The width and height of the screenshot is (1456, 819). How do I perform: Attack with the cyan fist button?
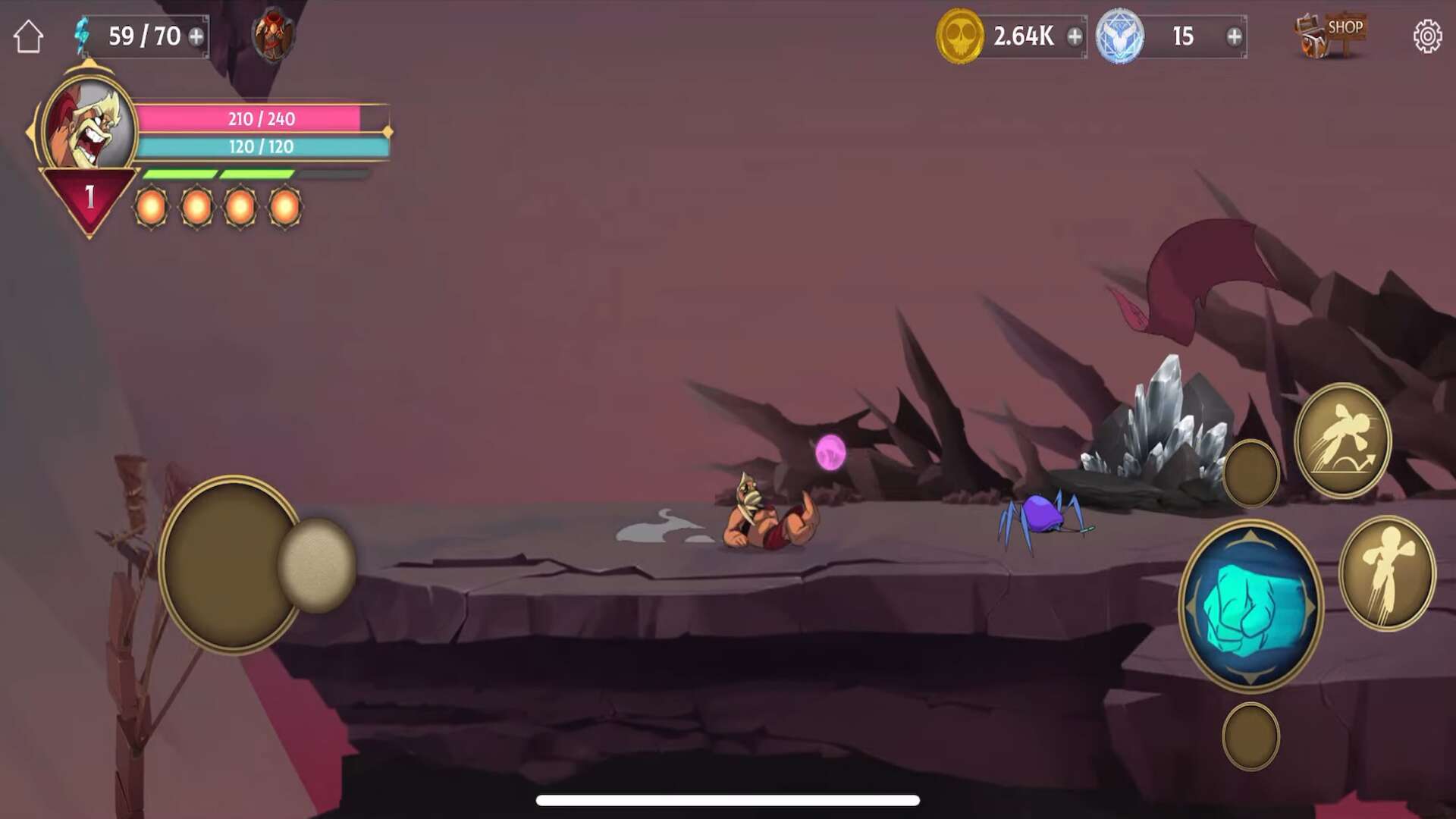tap(1251, 606)
